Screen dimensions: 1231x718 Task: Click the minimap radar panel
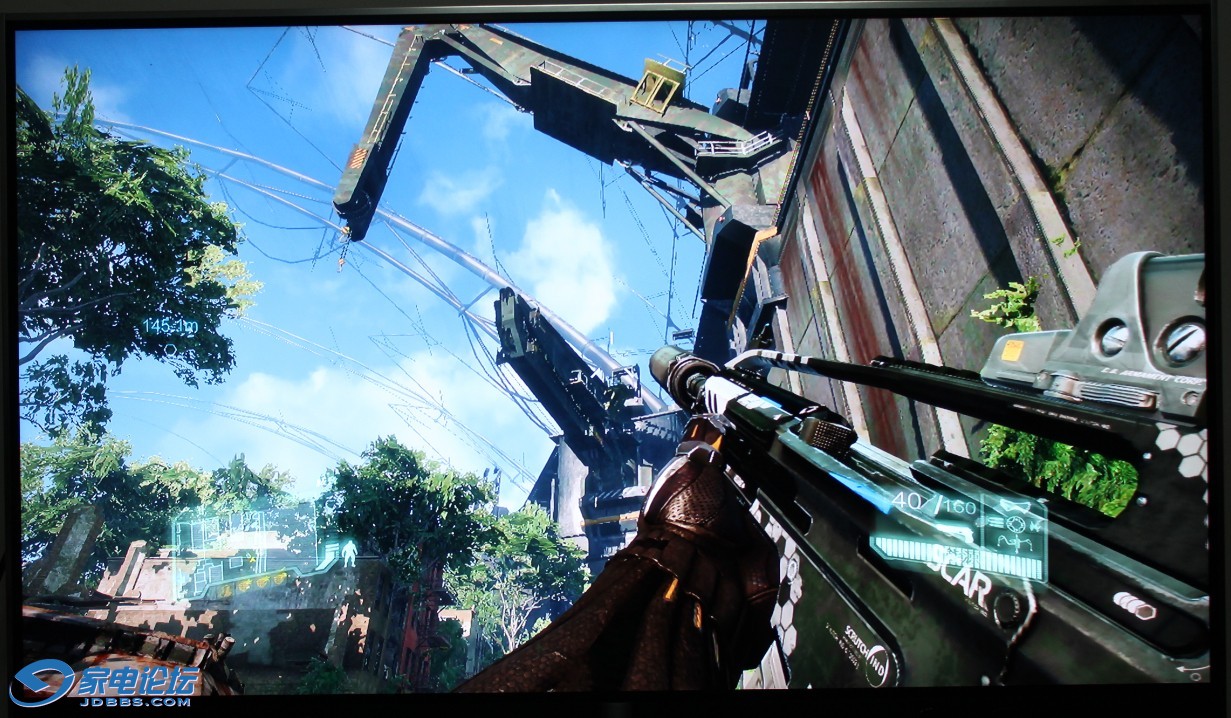245,549
